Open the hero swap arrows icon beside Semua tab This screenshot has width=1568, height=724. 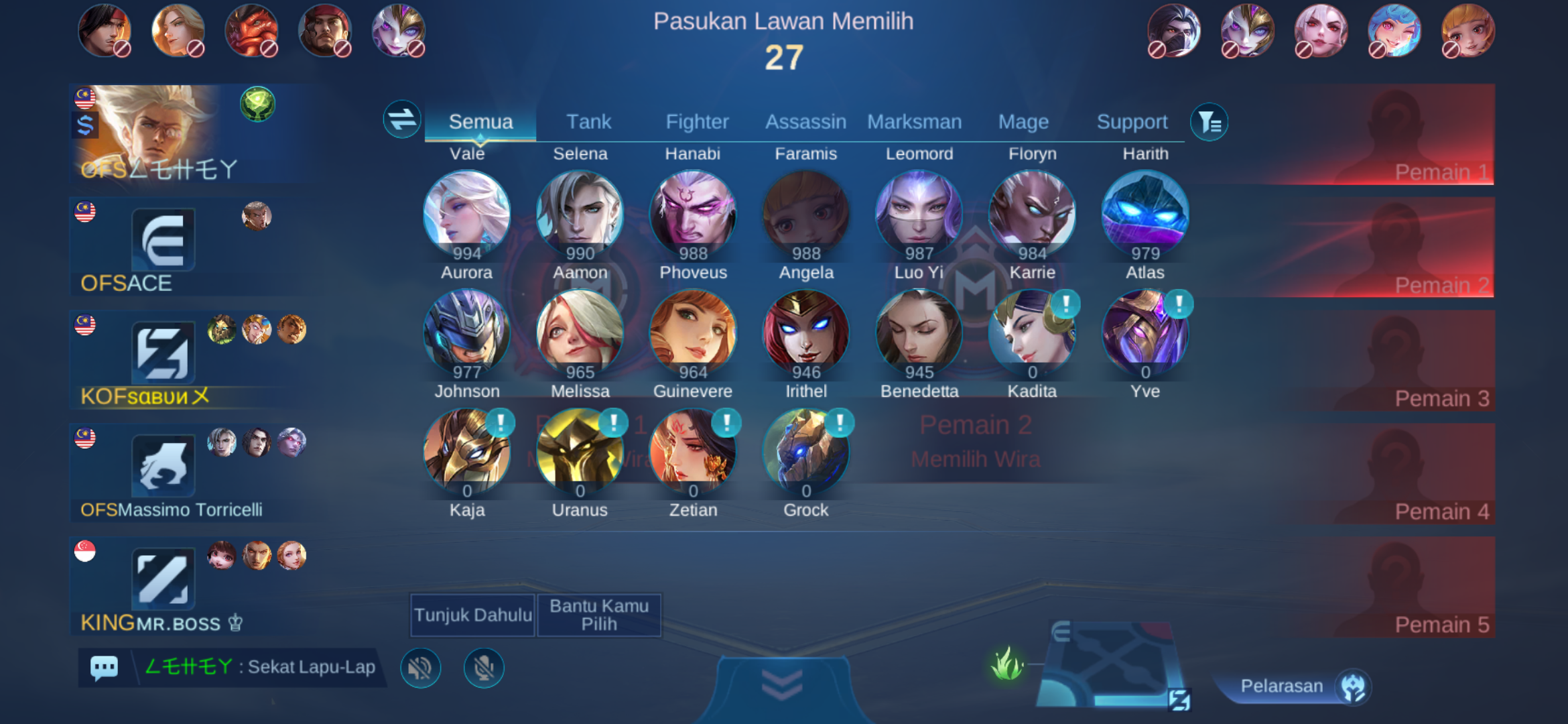401,121
